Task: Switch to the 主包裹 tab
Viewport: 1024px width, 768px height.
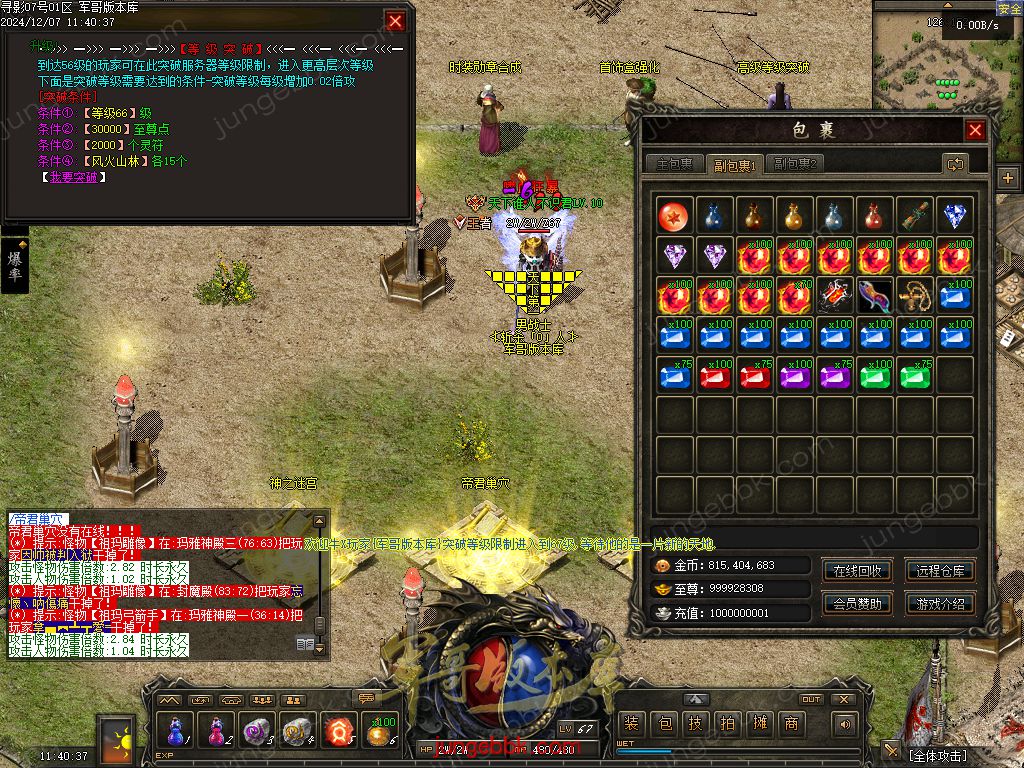Action: [673, 164]
